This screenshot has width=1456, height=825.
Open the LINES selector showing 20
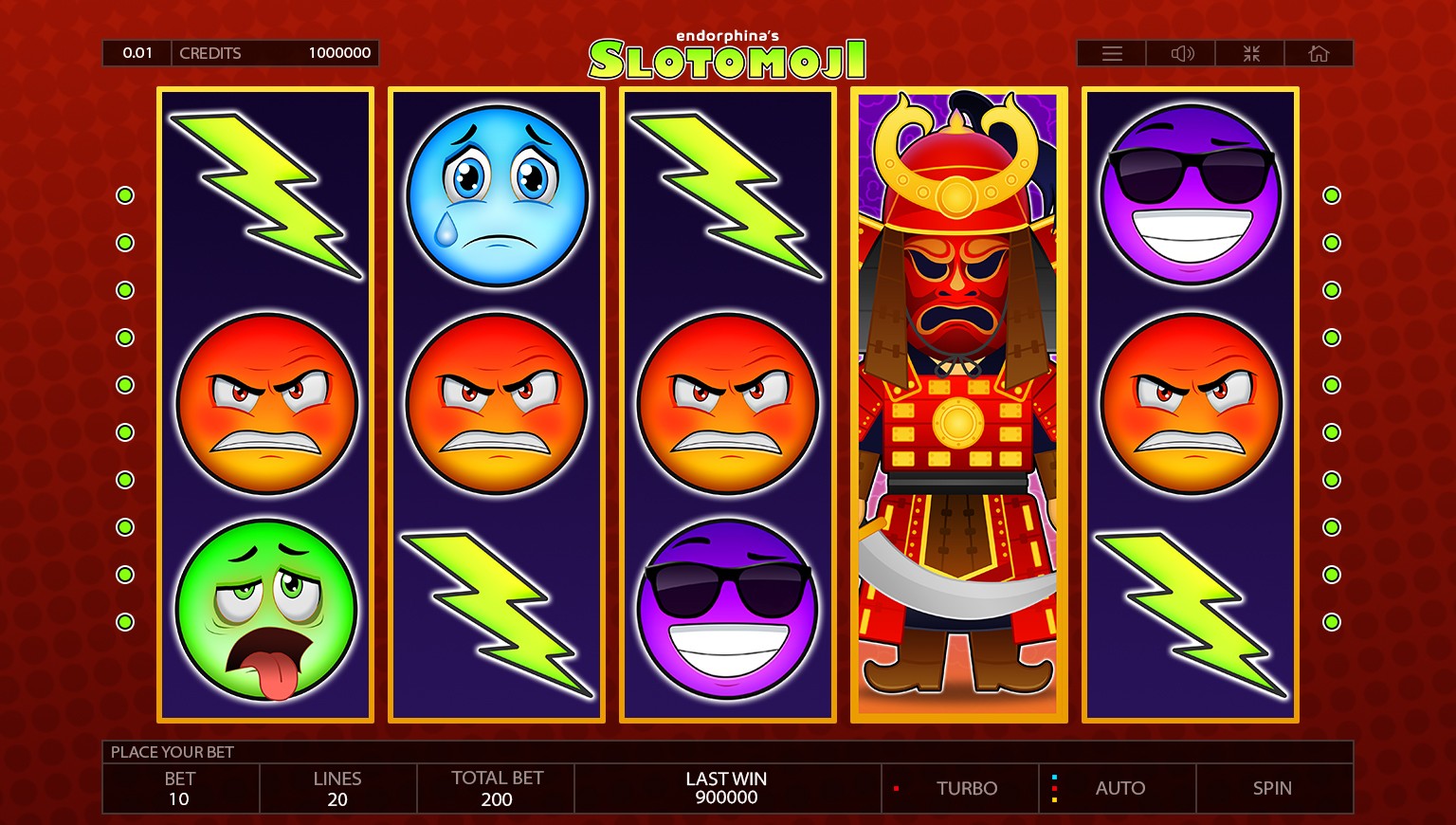tap(337, 788)
